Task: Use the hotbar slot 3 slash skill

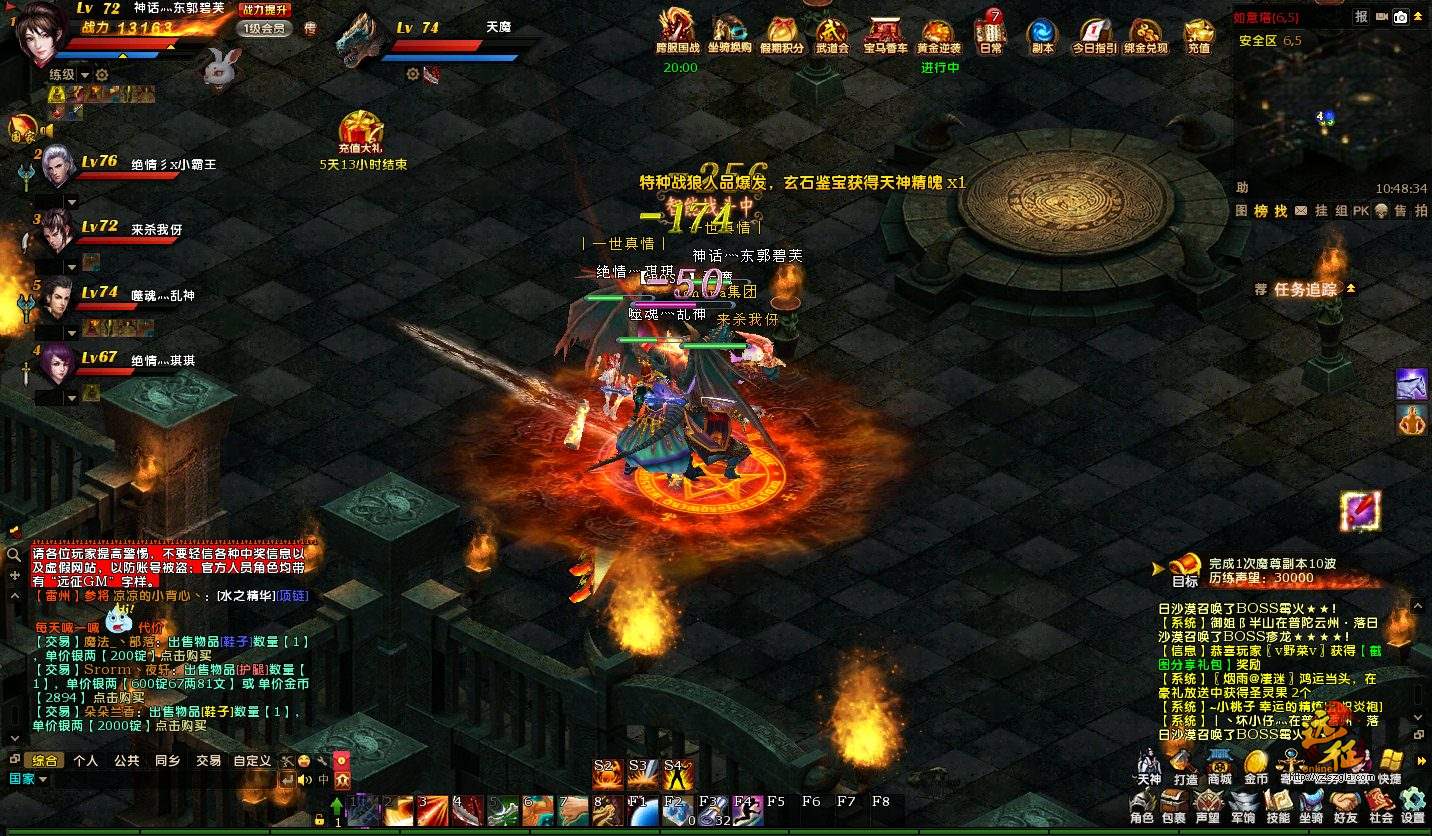Action: click(x=433, y=810)
